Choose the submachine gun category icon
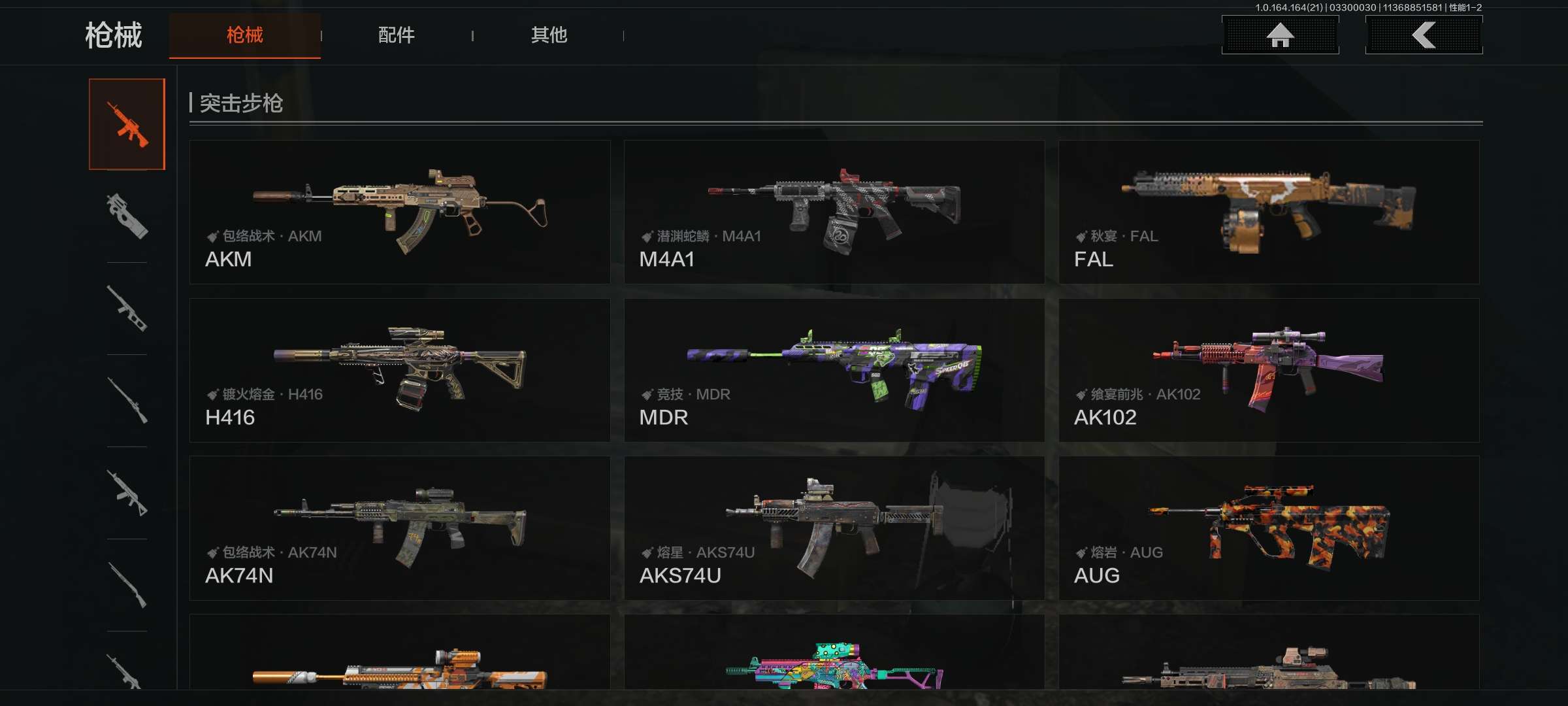 (x=127, y=216)
